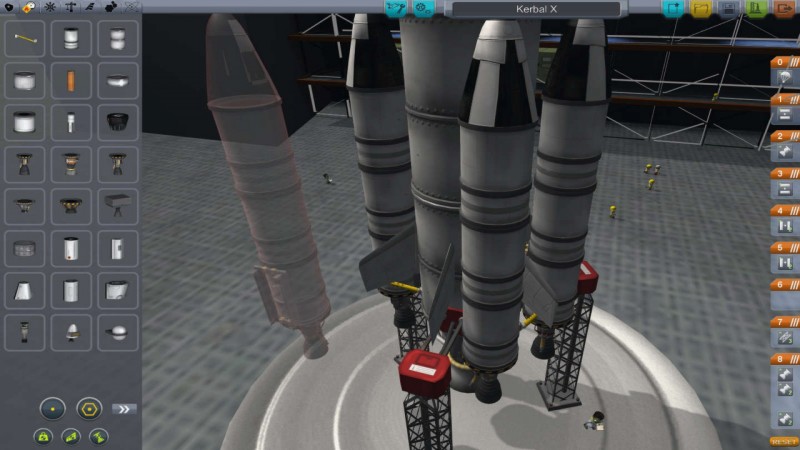Image resolution: width=800 pixels, height=450 pixels.
Task: Open the Aerodynamics parts tab
Action: point(90,7)
